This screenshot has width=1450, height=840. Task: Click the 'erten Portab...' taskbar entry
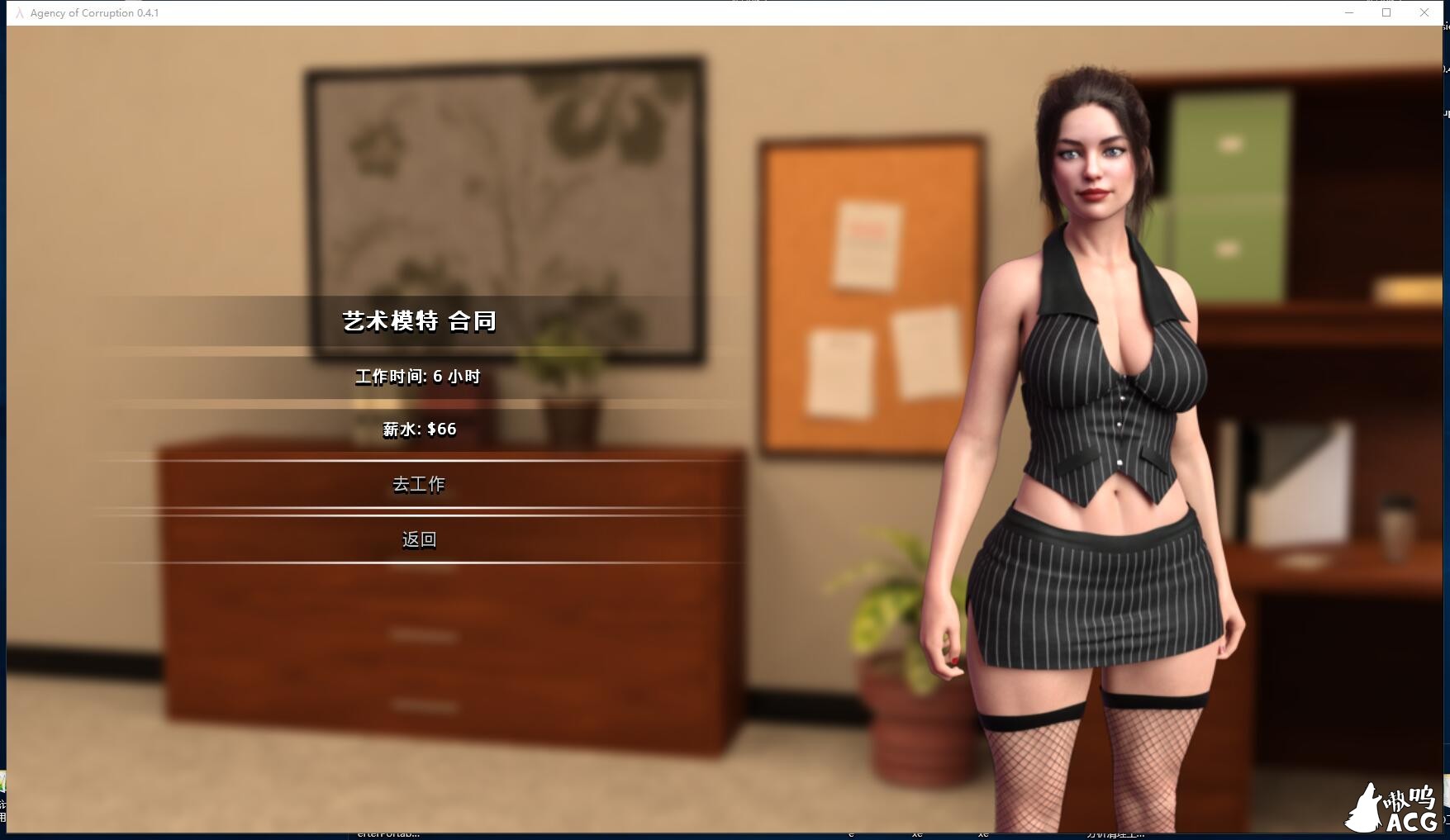(388, 834)
